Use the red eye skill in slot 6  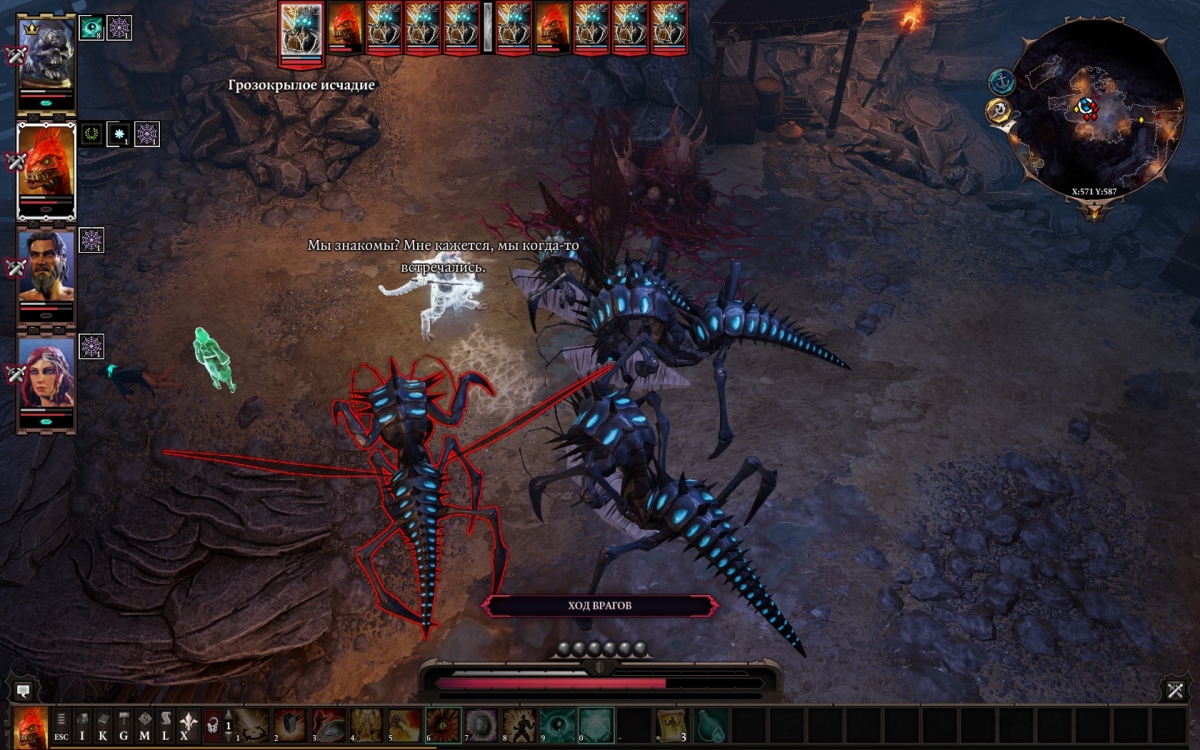[443, 724]
